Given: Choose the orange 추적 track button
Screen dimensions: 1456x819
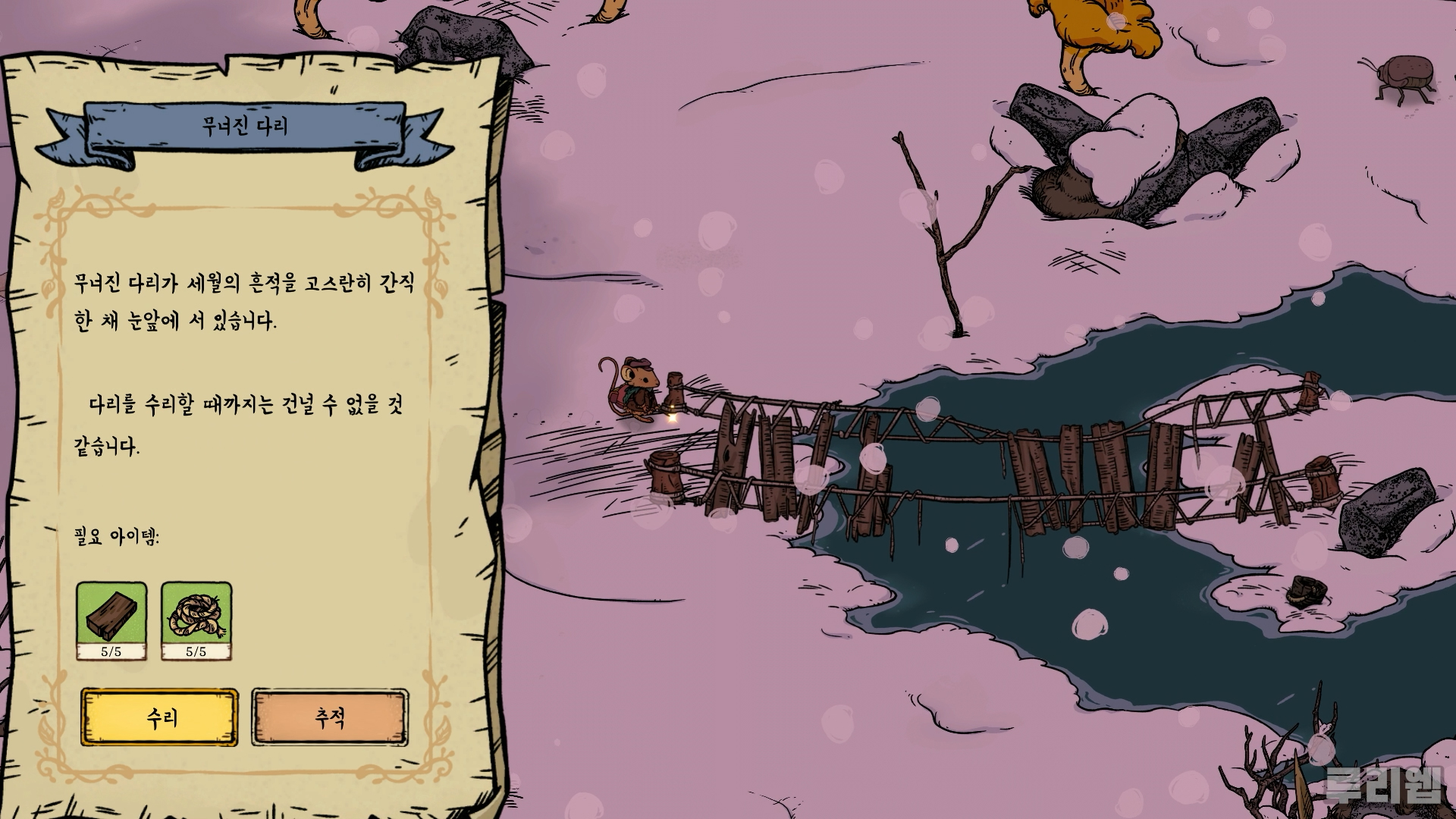Looking at the screenshot, I should [330, 717].
